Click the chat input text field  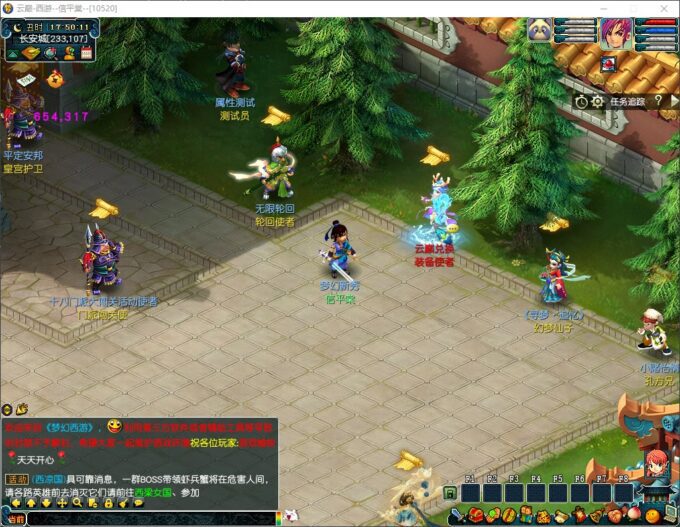pos(150,519)
